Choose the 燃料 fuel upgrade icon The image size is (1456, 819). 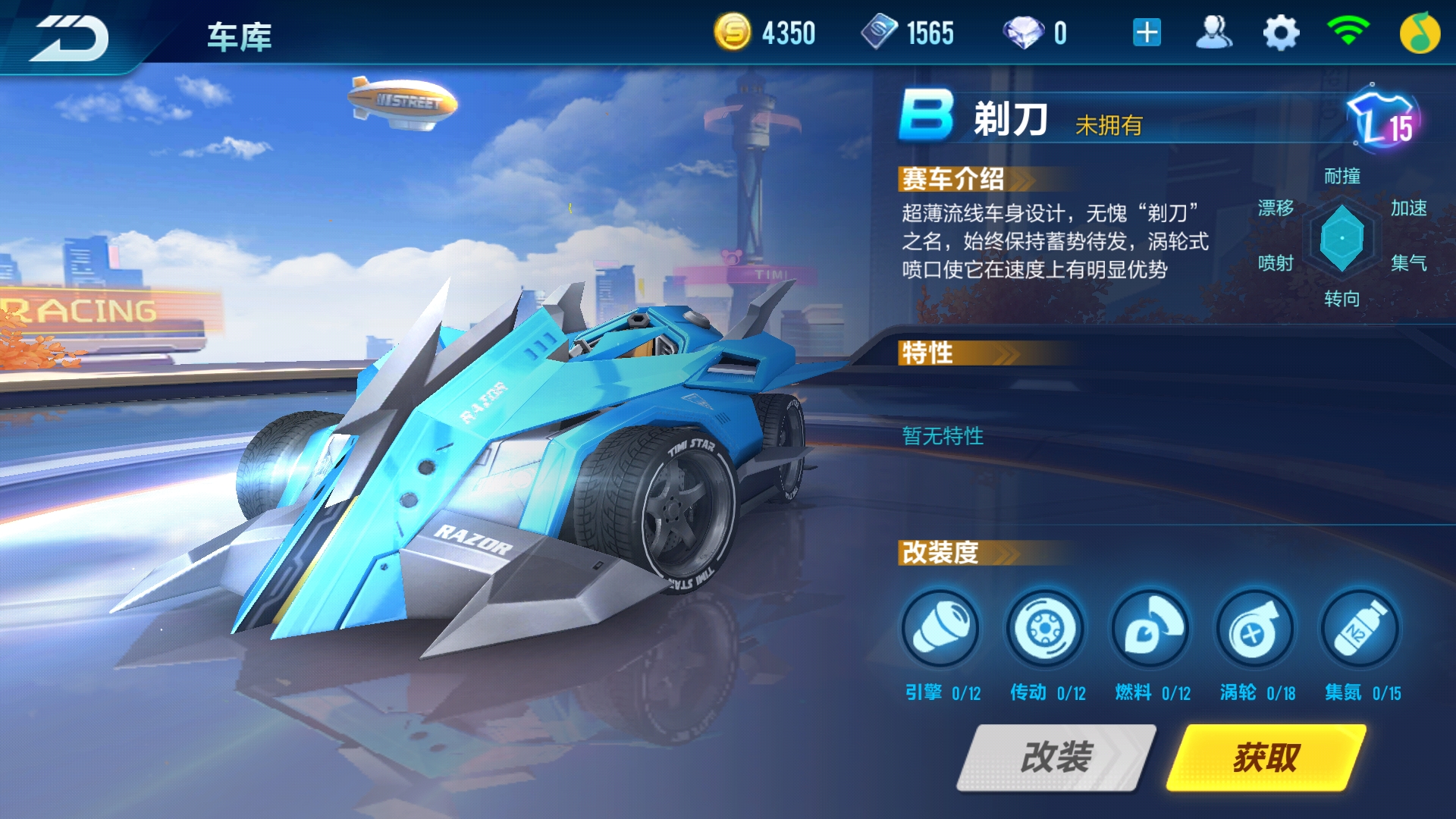1150,629
